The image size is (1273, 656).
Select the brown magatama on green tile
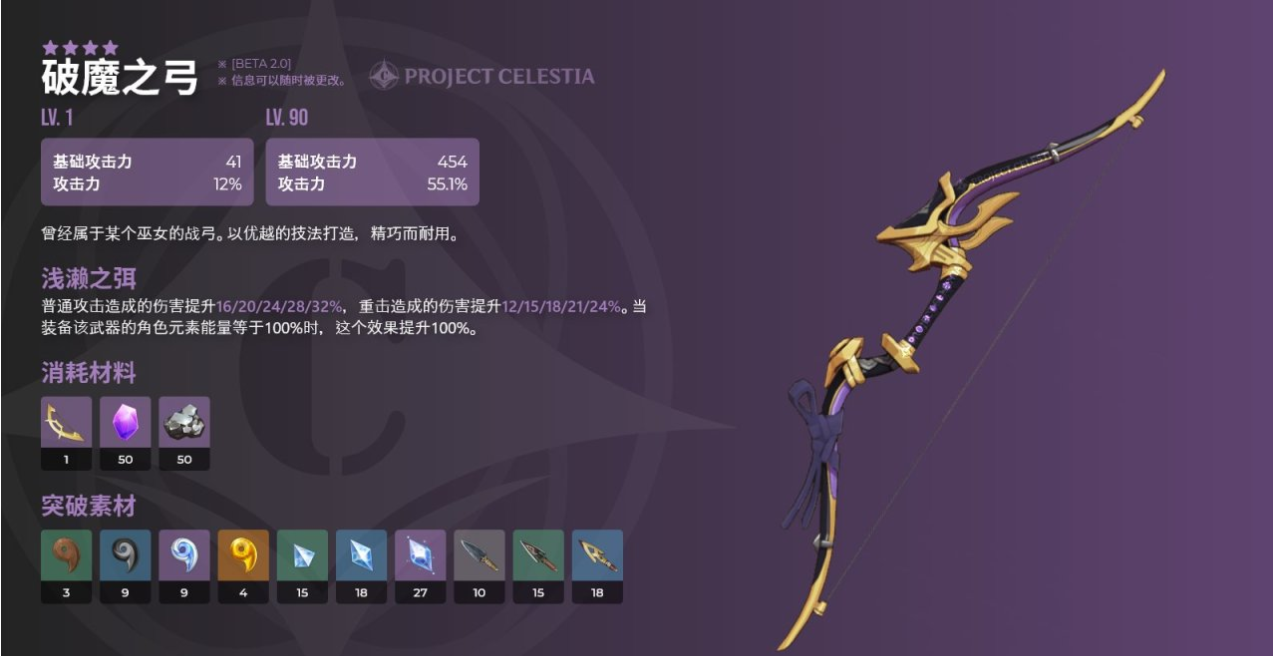click(66, 555)
